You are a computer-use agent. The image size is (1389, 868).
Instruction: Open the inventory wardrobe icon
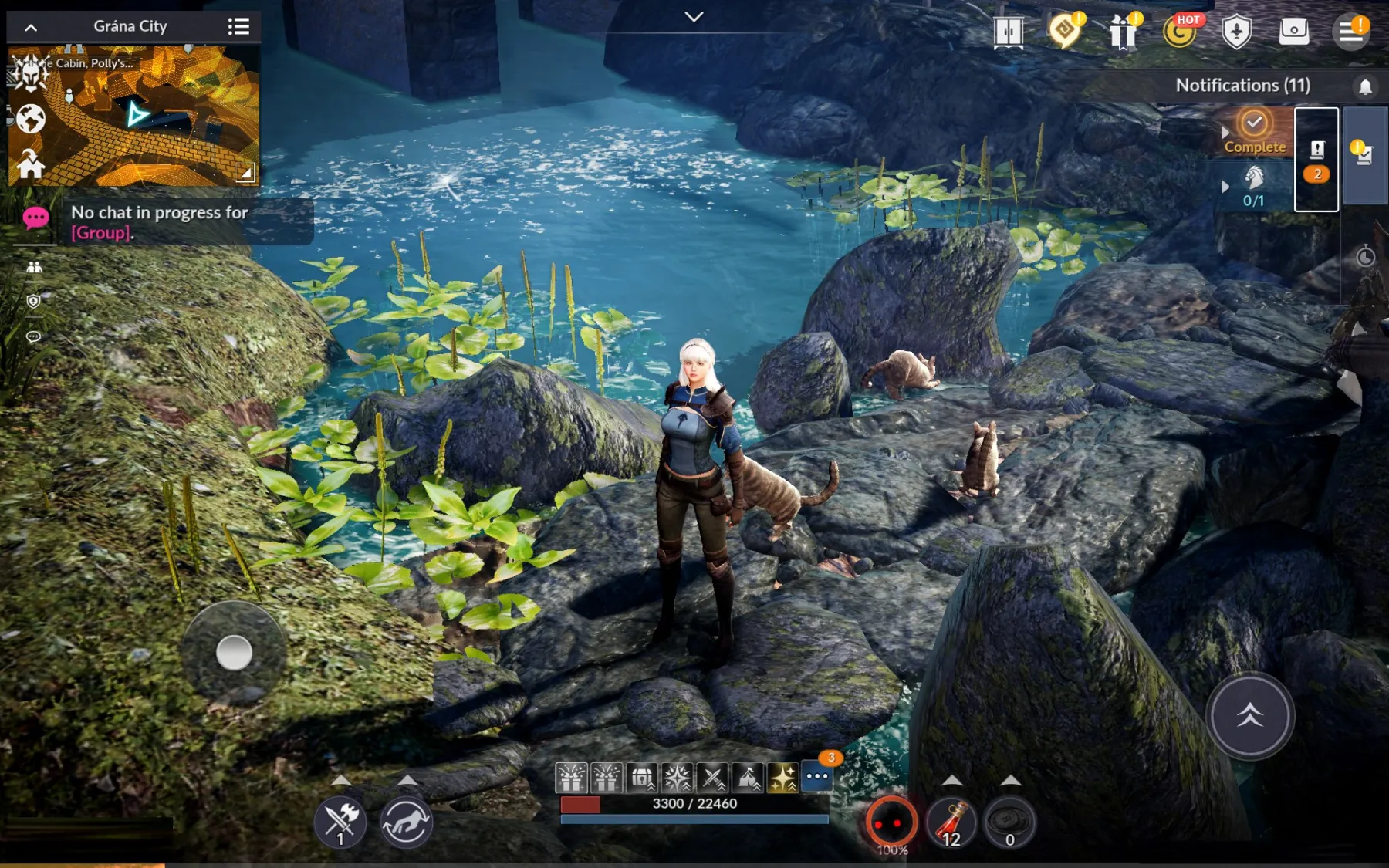(1009, 32)
